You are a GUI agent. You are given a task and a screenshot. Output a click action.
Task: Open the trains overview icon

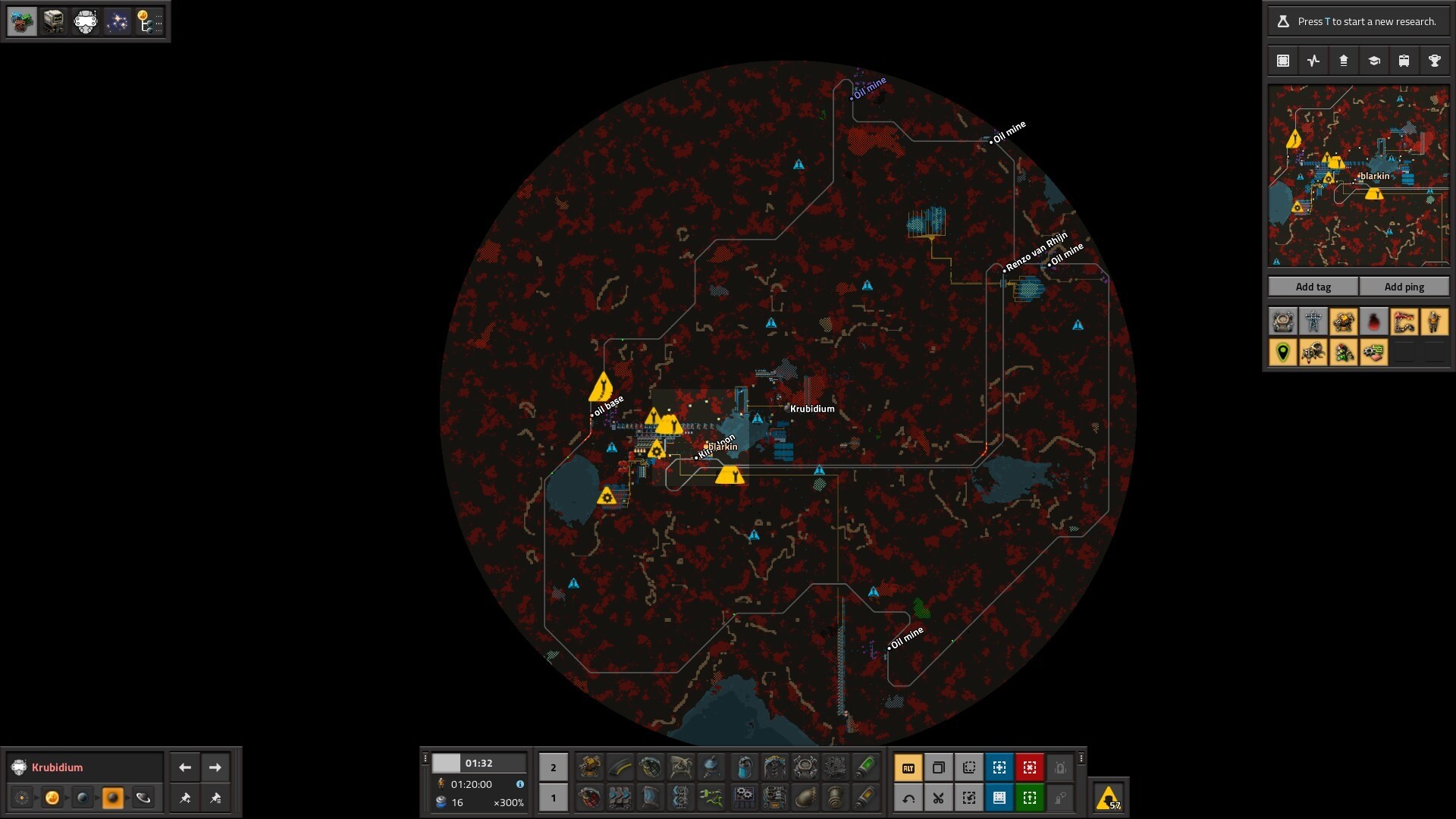point(1404,61)
